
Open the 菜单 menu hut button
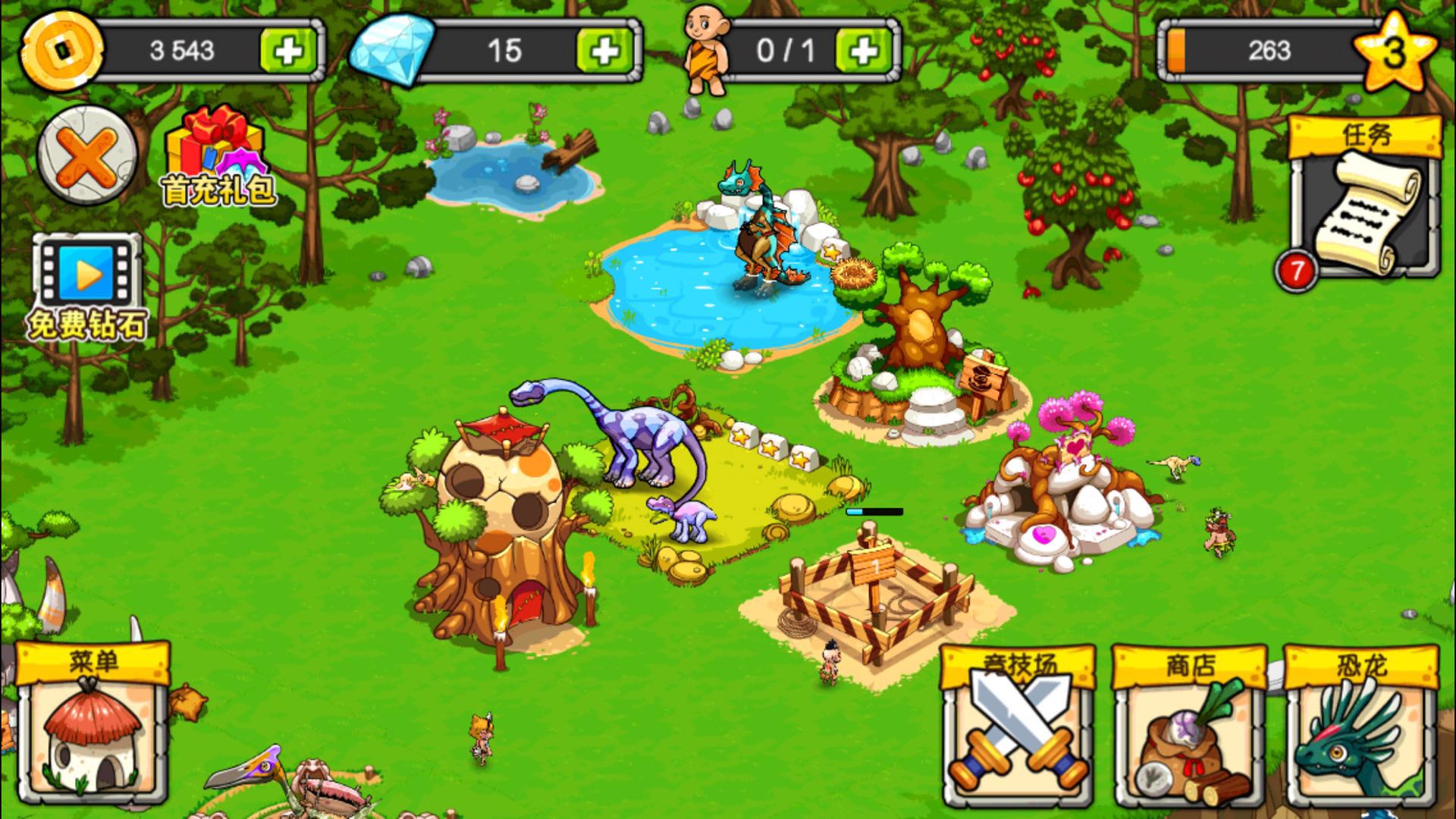pyautogui.click(x=93, y=724)
